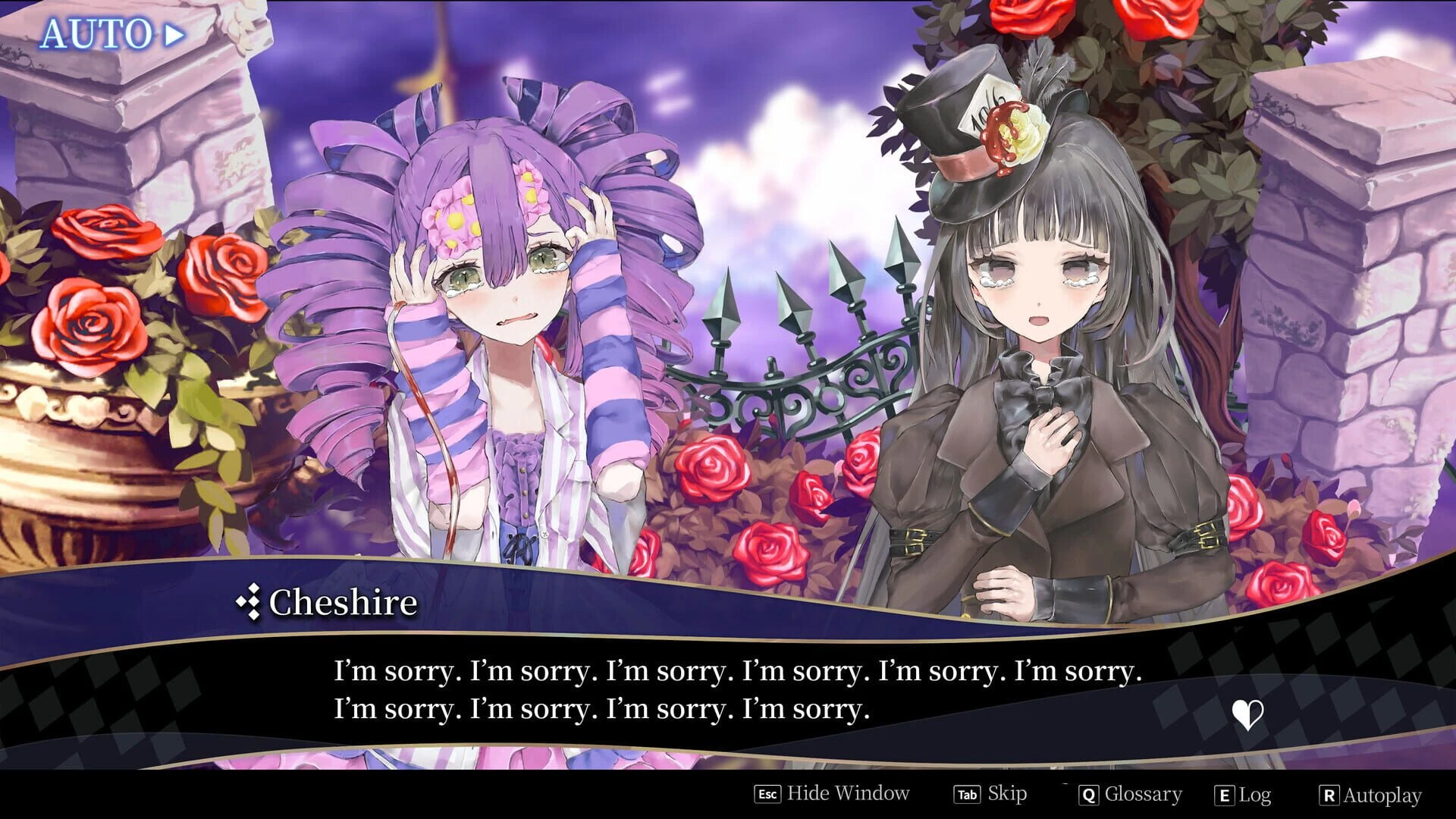Advance dialogue via the heart icon

click(1247, 714)
